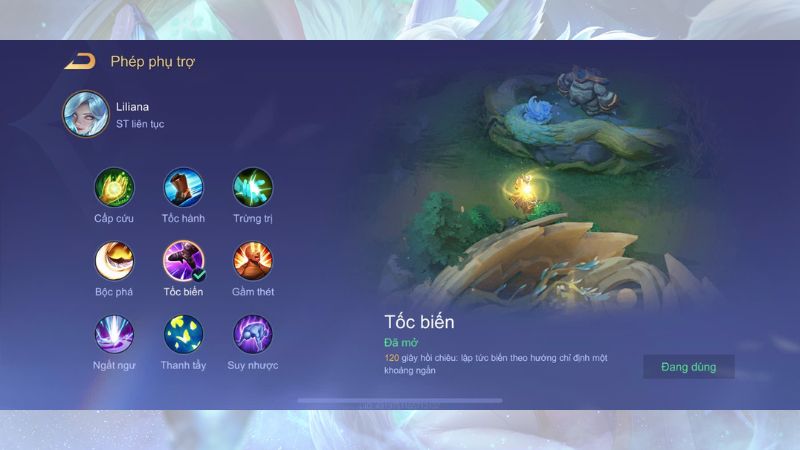
Task: Choose the Thanh tẩy spell
Action: tap(183, 334)
